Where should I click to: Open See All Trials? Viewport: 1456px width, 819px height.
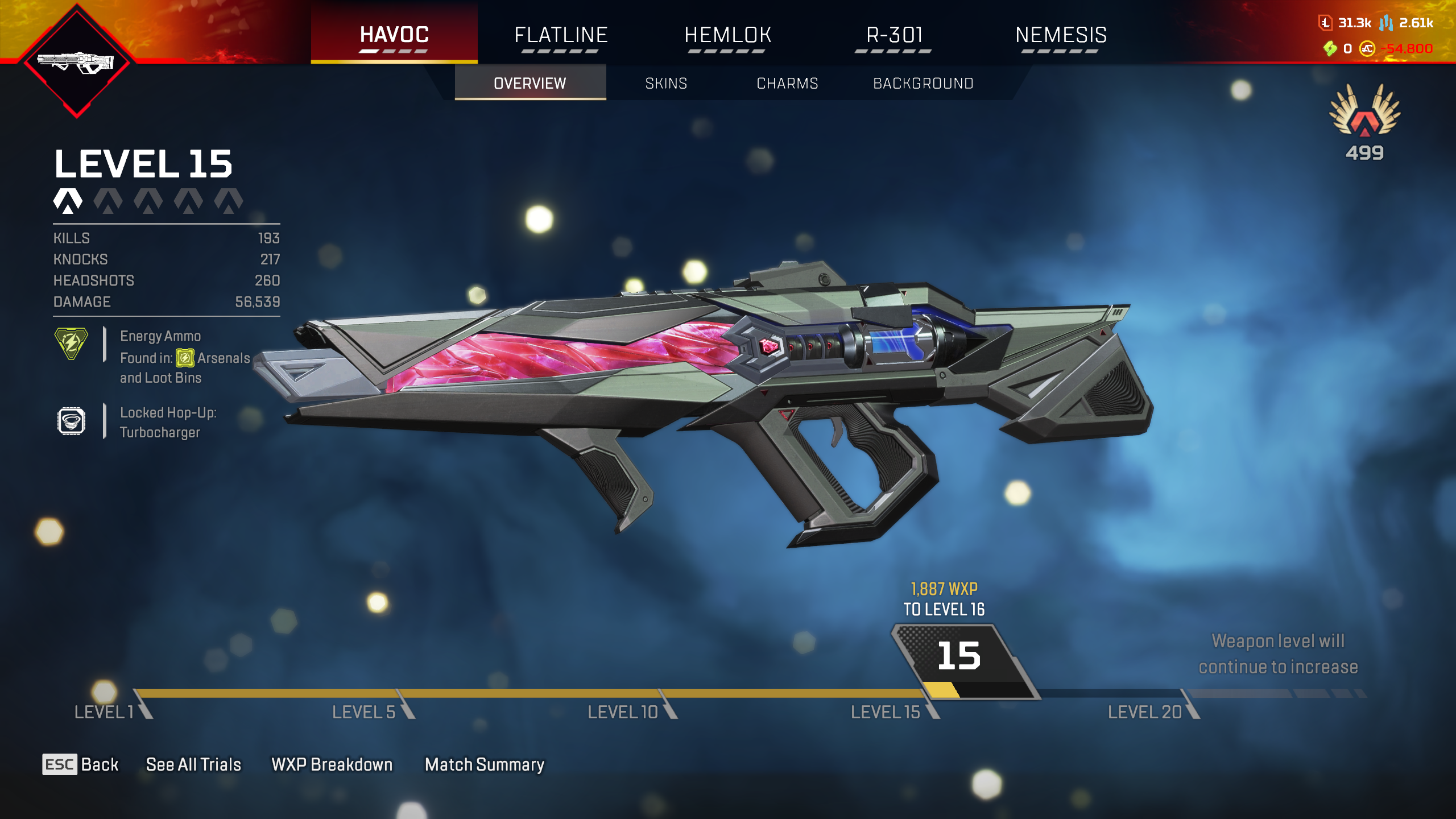(x=193, y=764)
